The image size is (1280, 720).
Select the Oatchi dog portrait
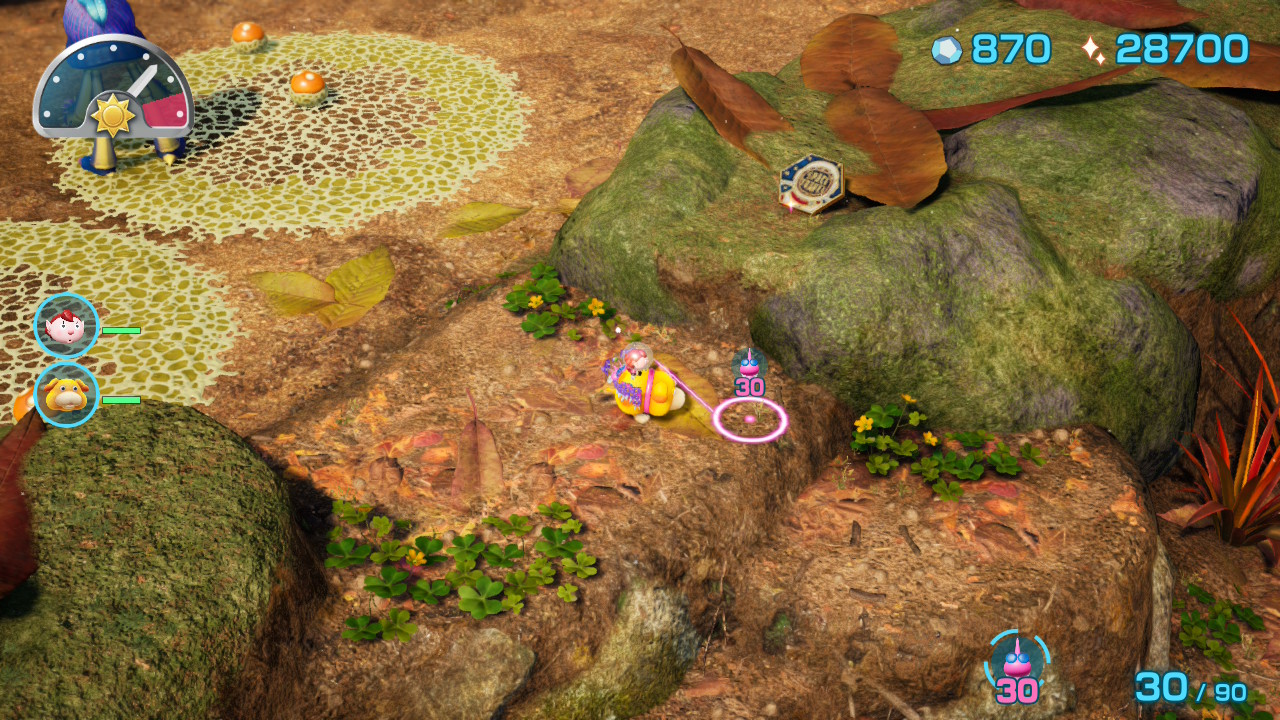(x=66, y=395)
